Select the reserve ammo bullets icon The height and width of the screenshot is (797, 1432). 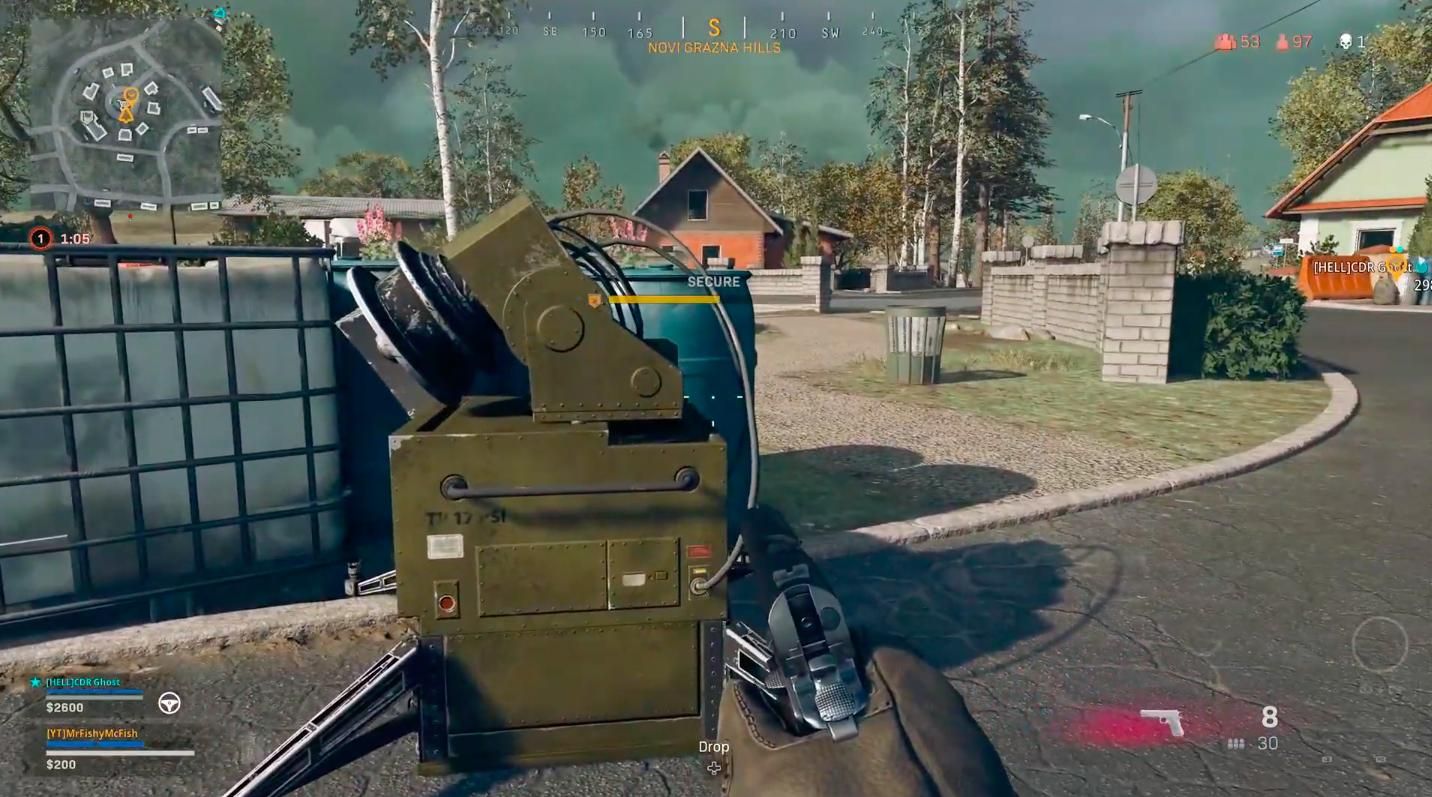[1237, 743]
